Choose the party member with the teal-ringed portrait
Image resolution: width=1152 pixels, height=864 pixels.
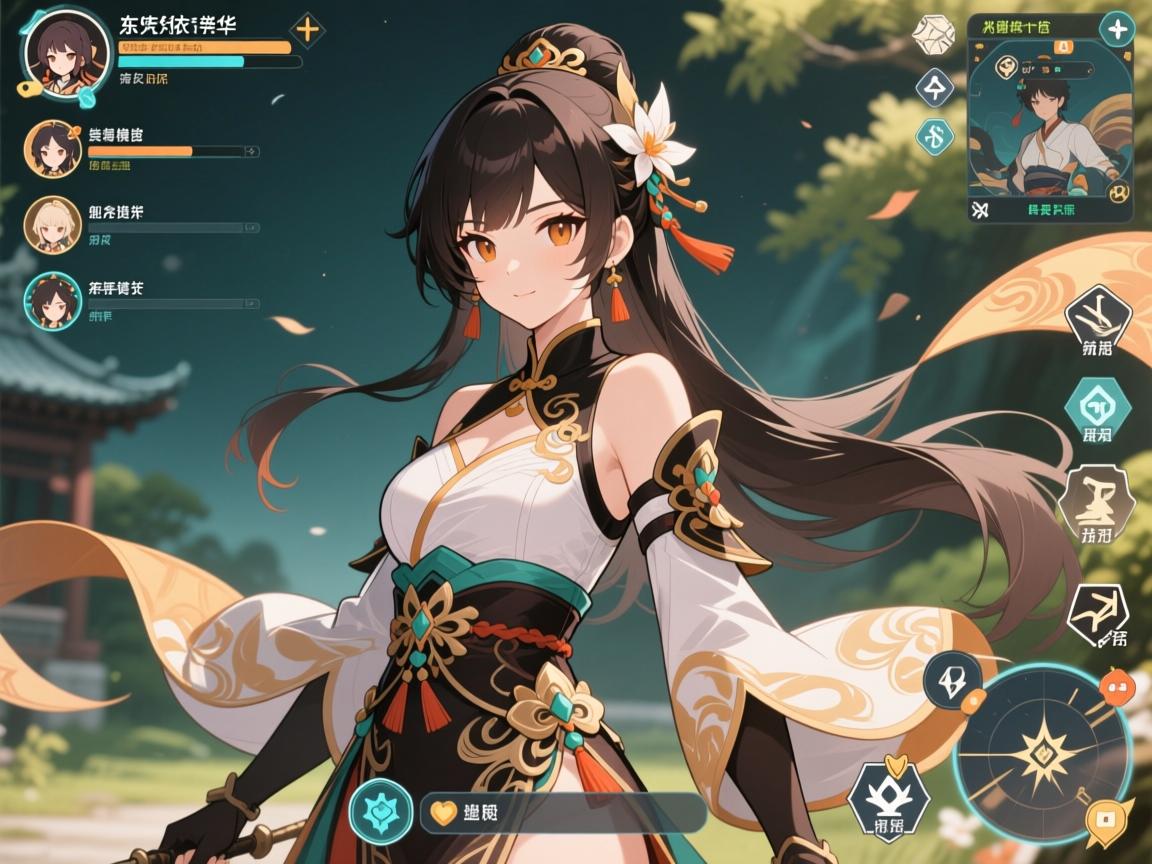(52, 299)
